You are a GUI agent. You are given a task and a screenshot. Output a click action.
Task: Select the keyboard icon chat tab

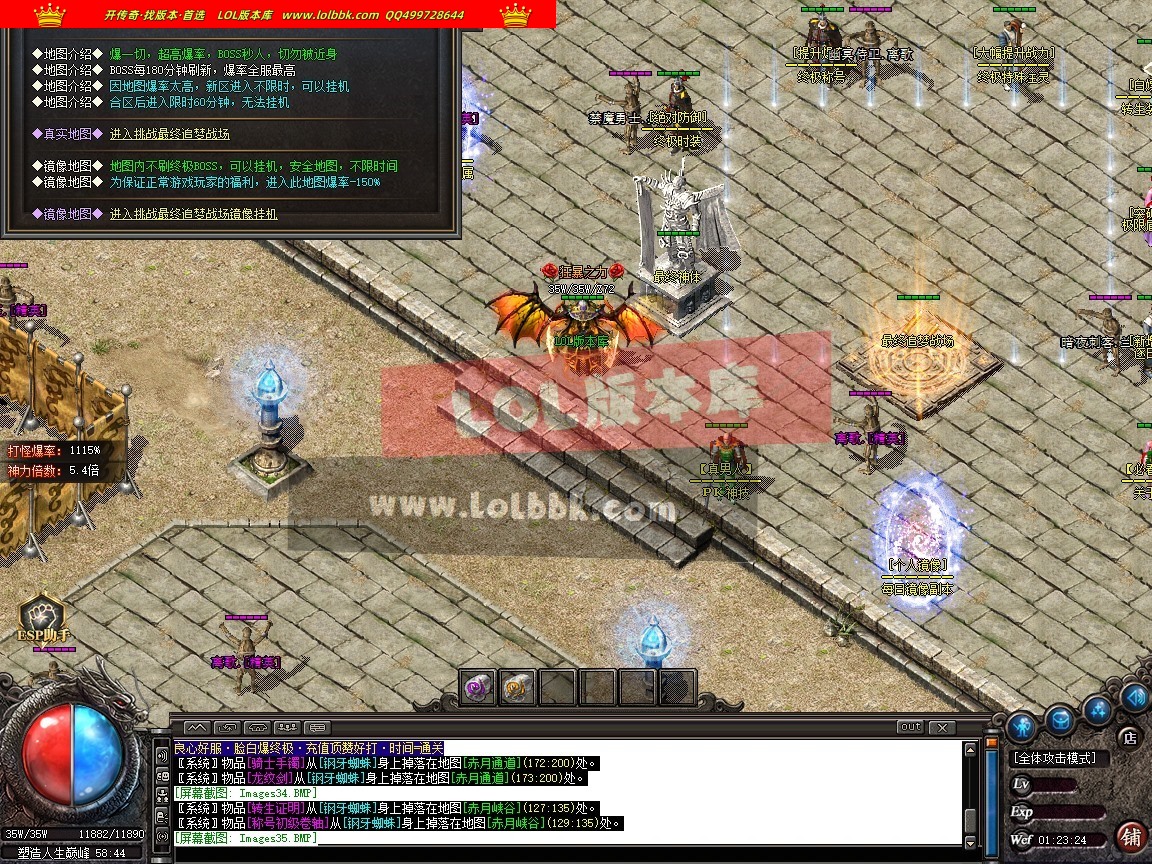click(x=318, y=727)
